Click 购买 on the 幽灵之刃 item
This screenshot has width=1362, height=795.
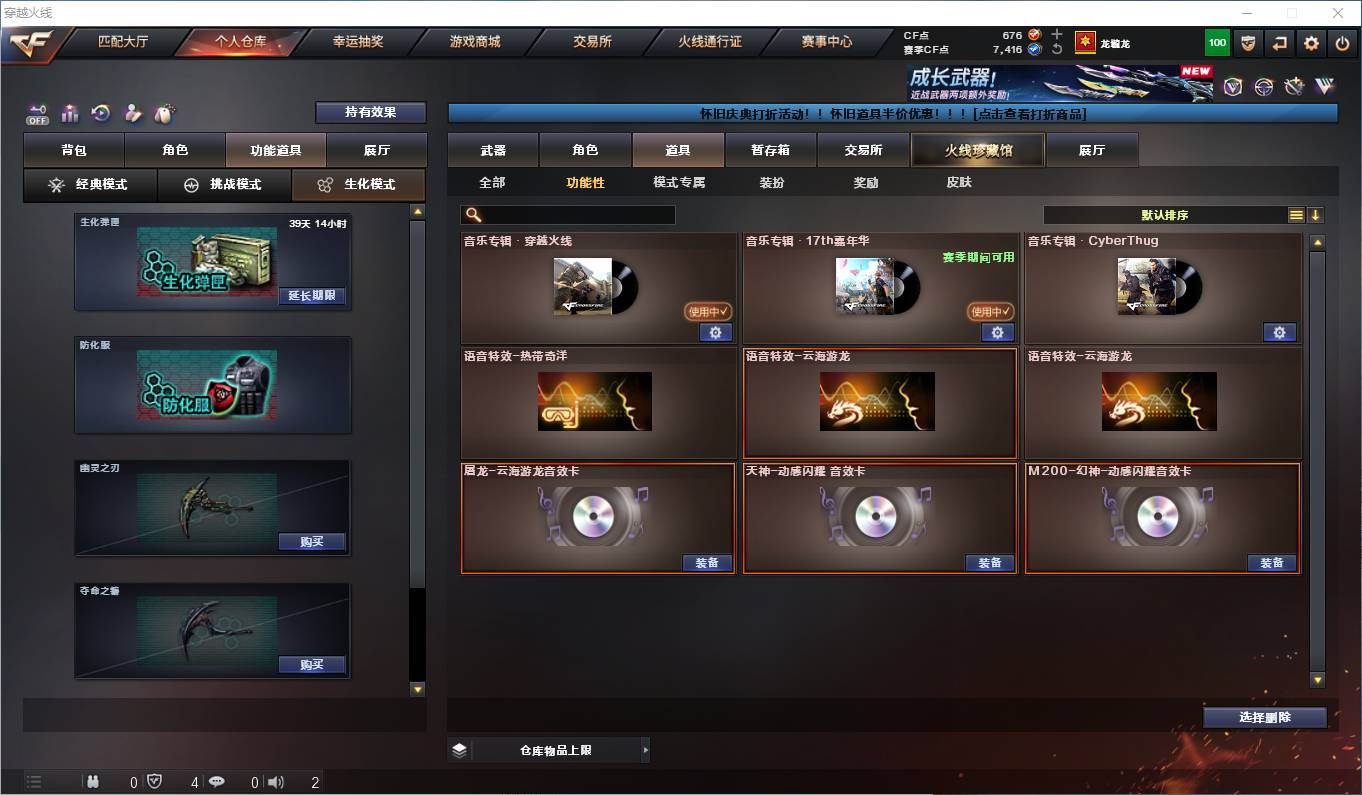(313, 542)
